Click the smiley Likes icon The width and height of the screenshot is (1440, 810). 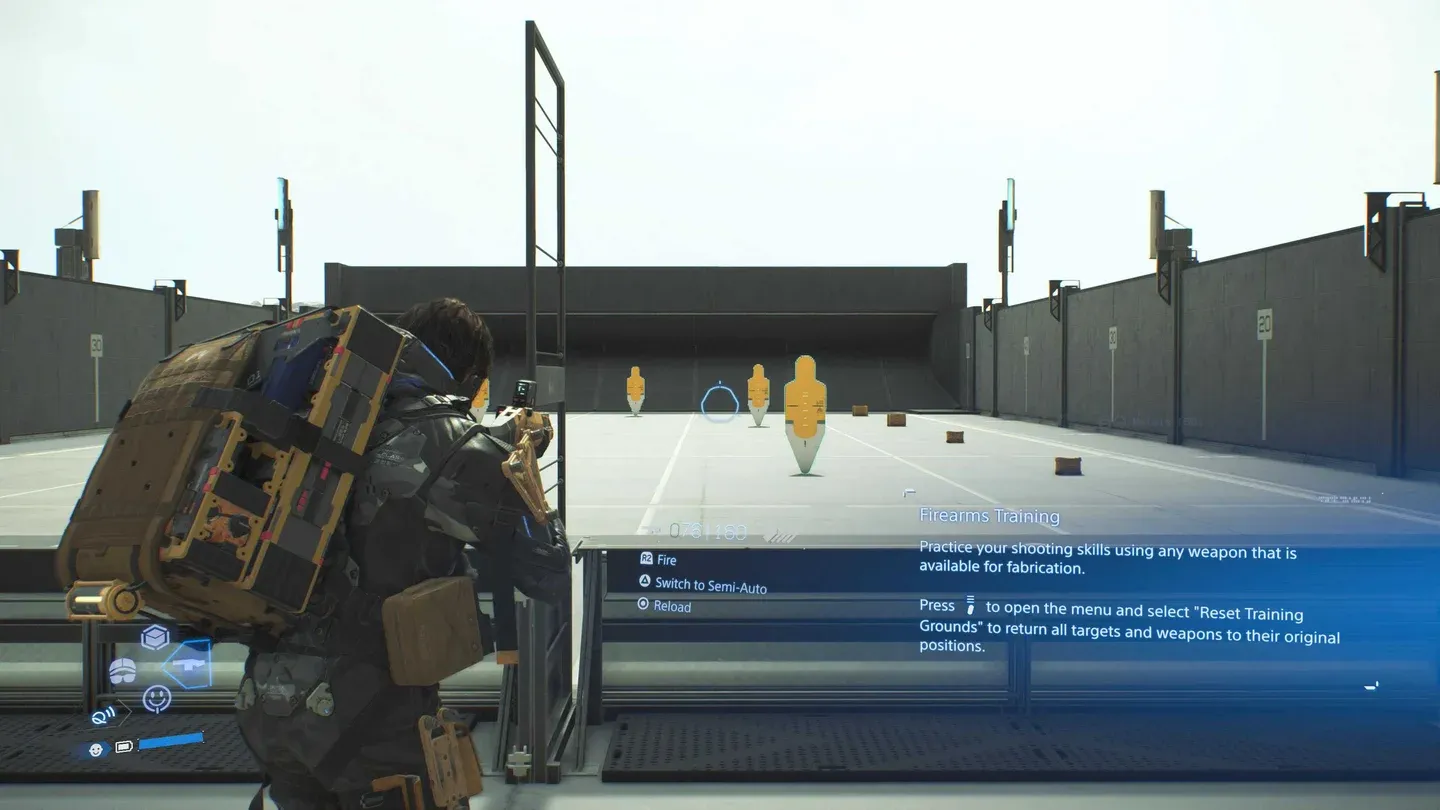[156, 697]
